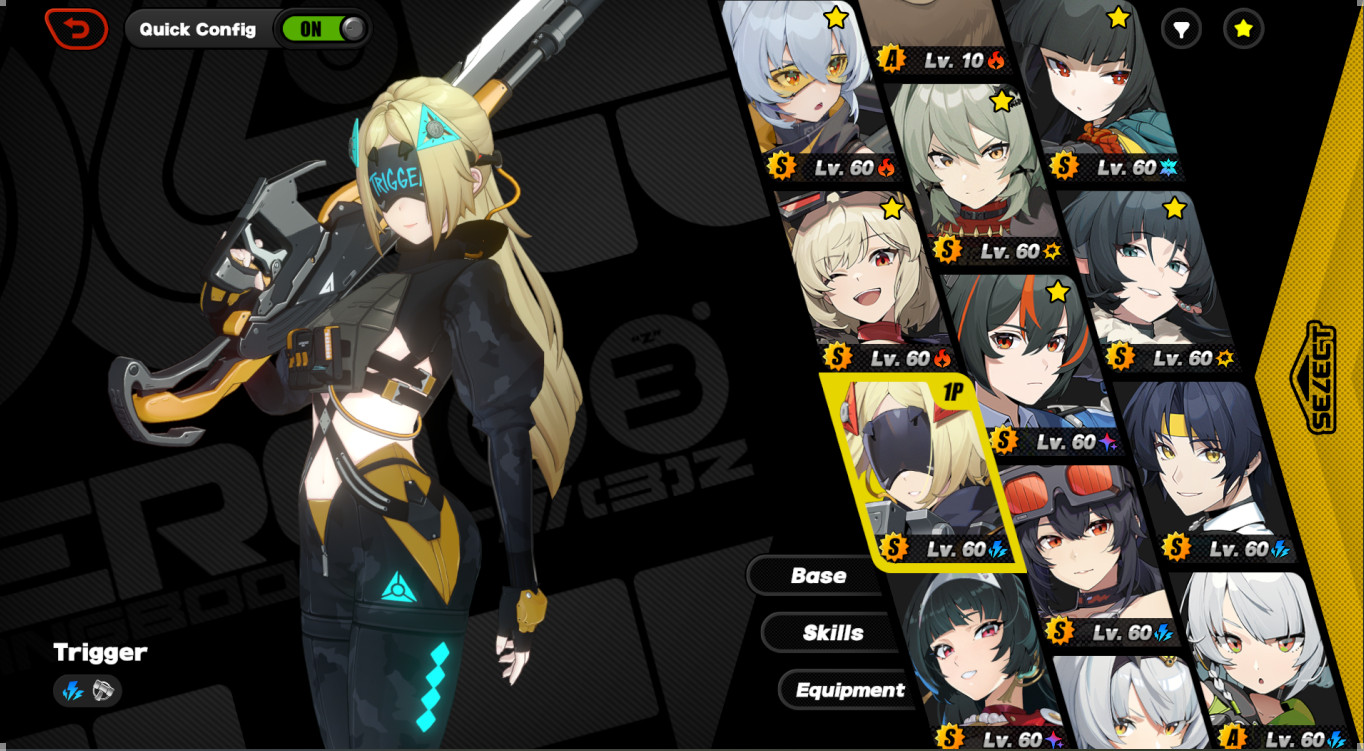Click the Electric icon on the 1P portrait

click(x=998, y=549)
